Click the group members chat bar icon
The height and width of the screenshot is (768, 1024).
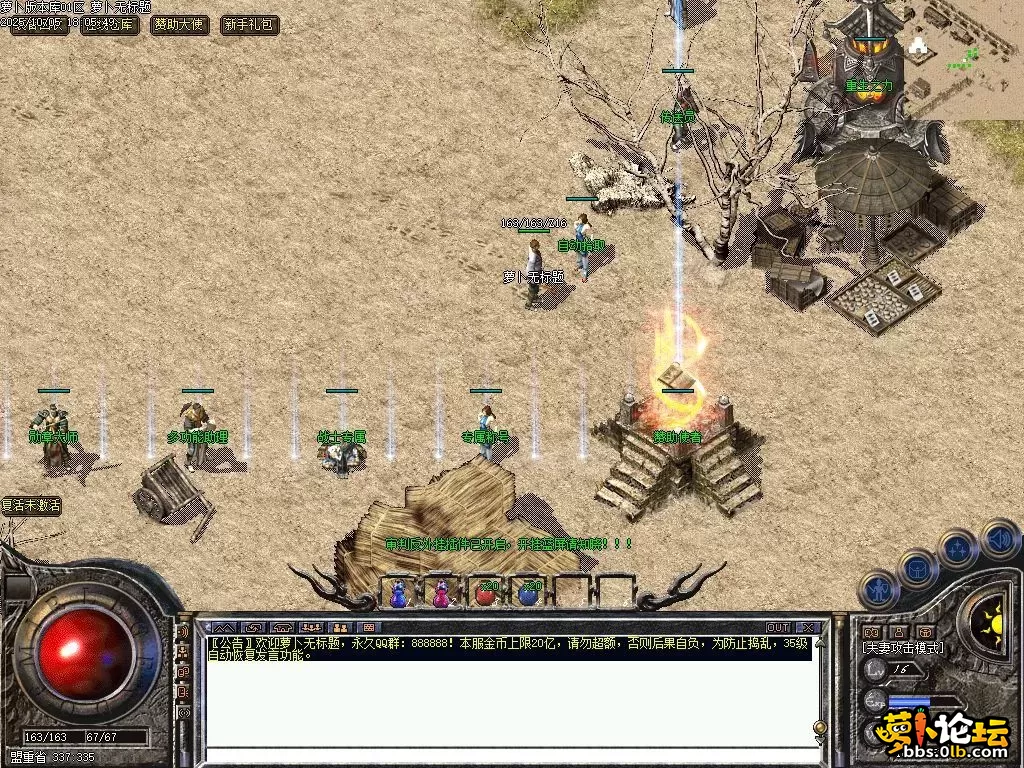[310, 628]
